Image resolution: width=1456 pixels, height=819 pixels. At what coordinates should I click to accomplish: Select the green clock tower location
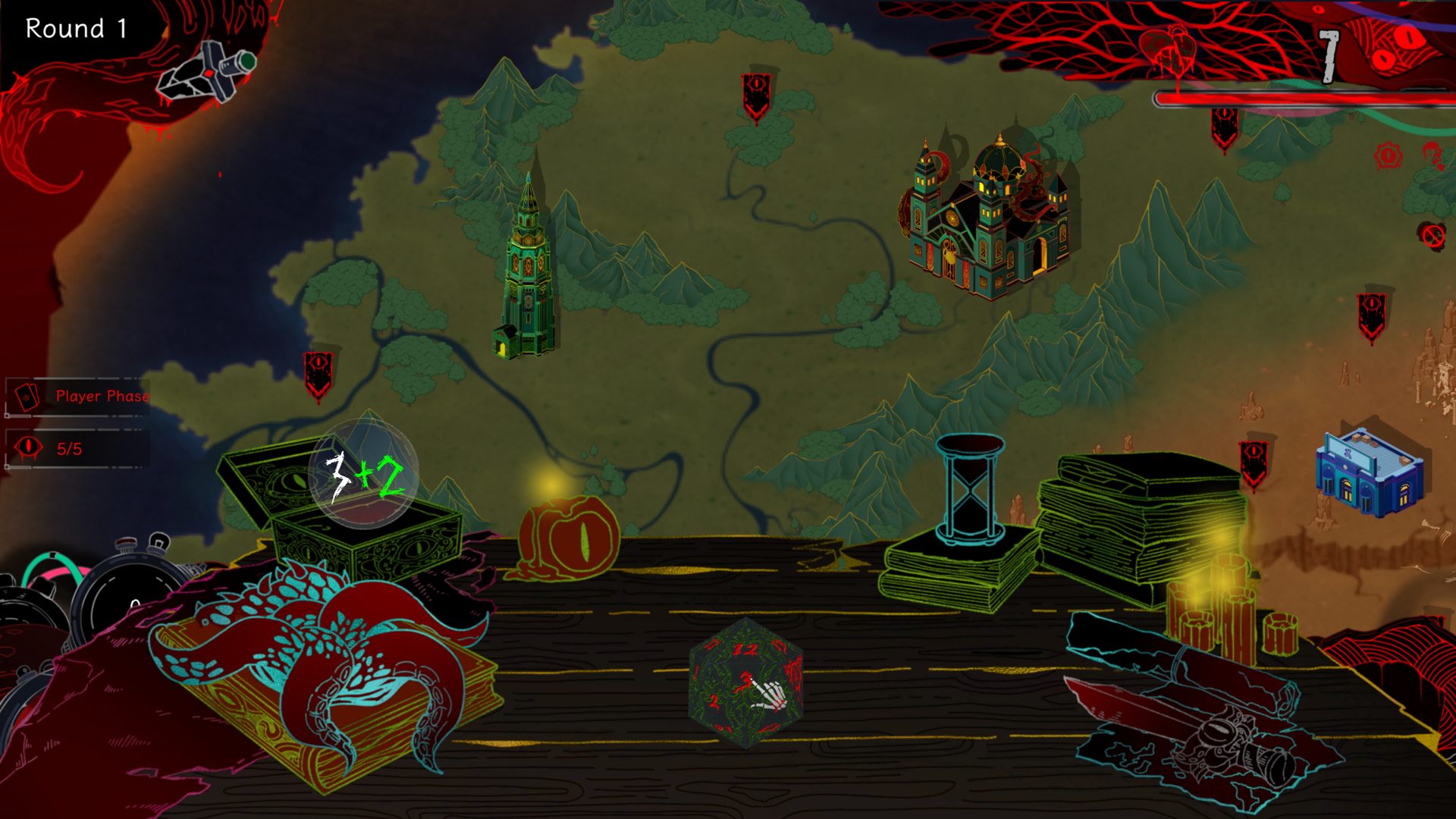(528, 273)
